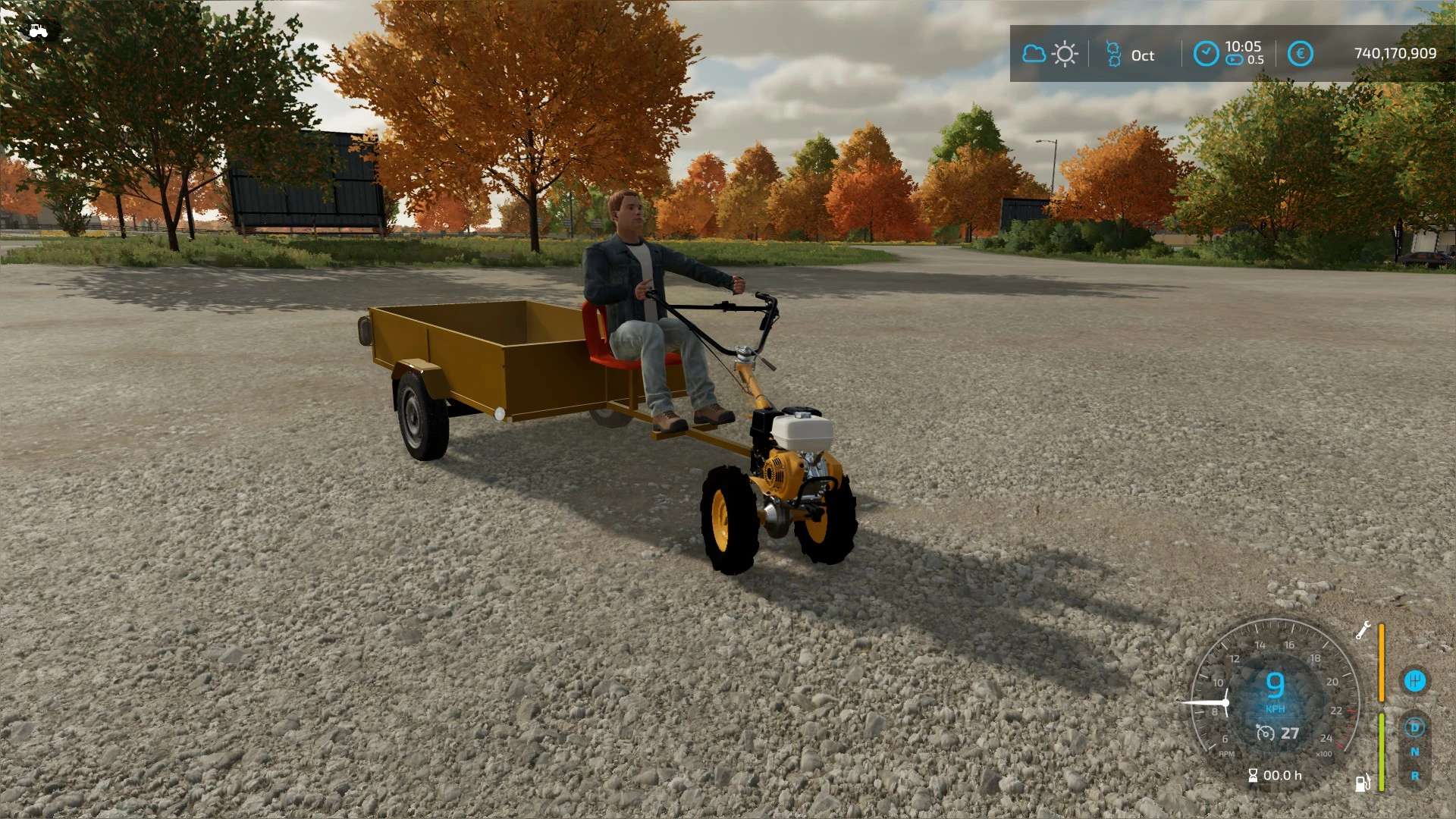
Task: Switch to the N neutral gear indicator
Action: 1414,752
